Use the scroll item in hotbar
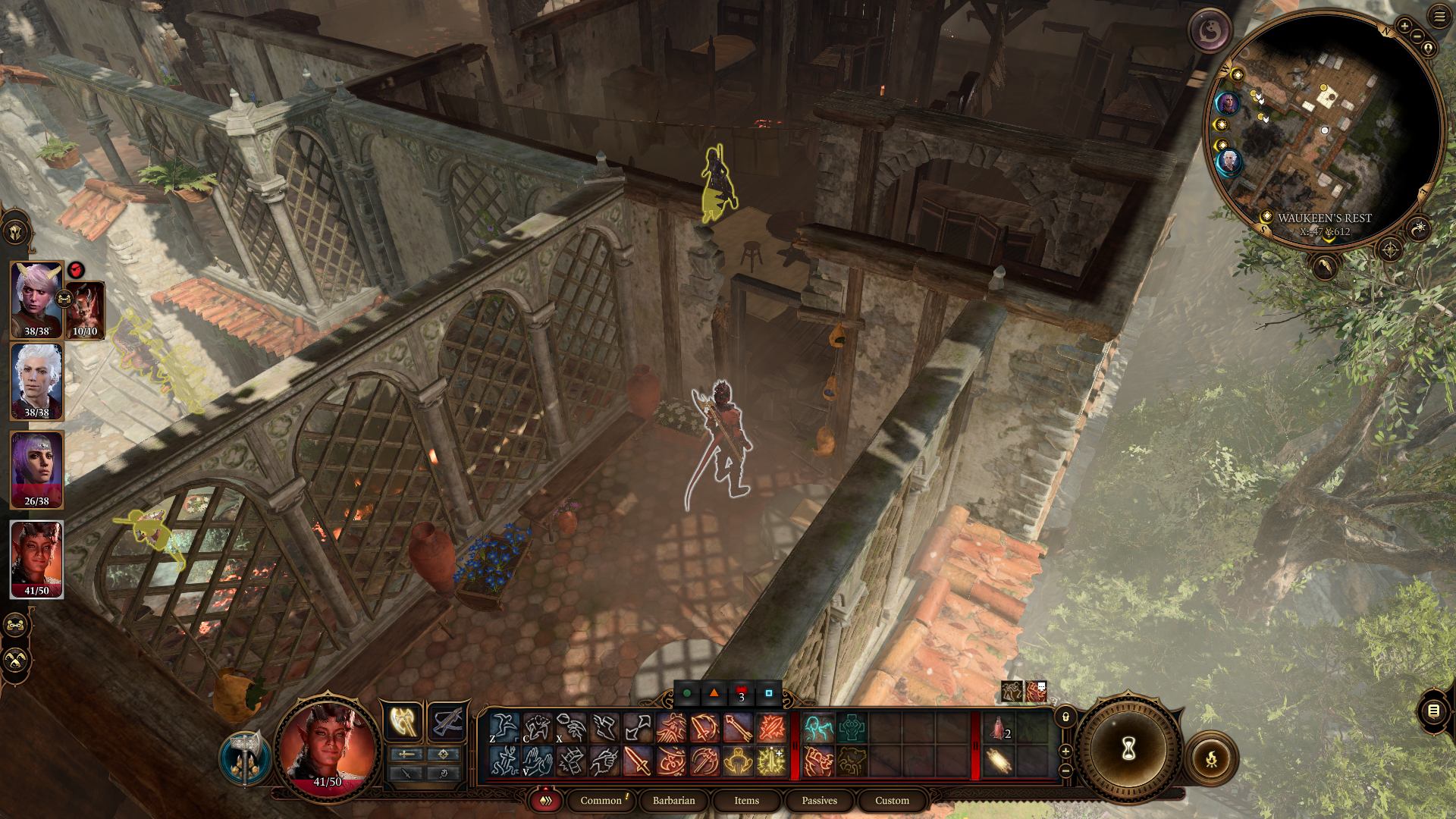 [998, 761]
